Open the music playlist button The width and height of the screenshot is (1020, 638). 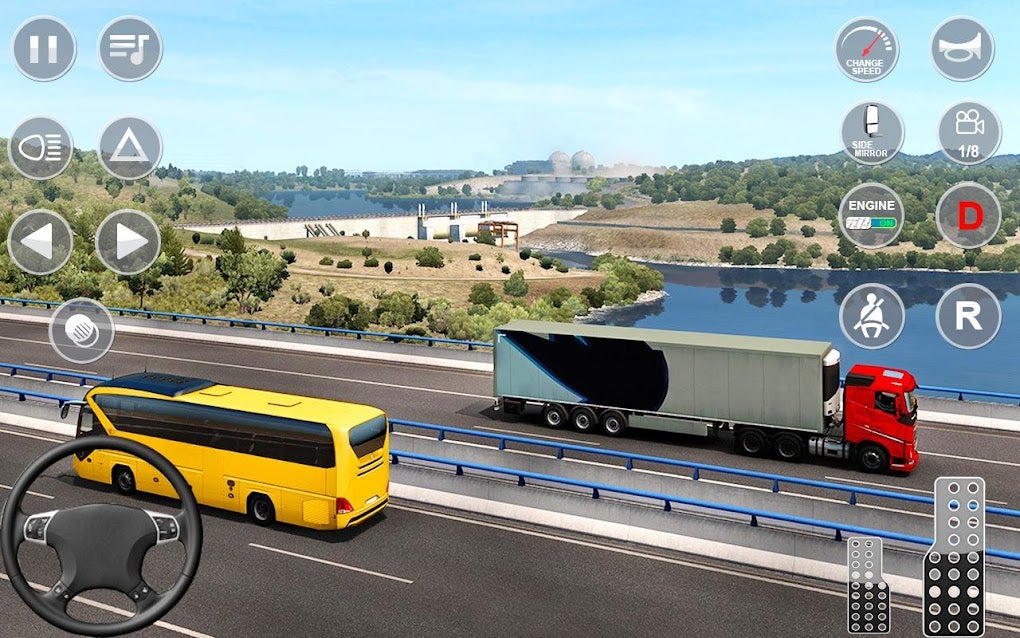(x=130, y=48)
